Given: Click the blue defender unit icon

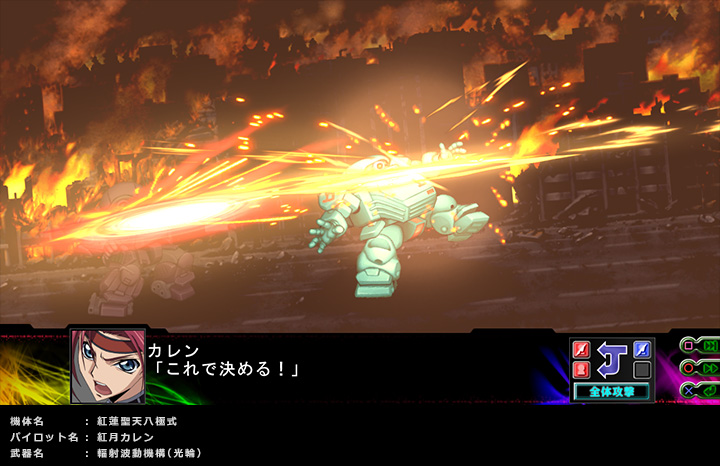Looking at the screenshot, I should pos(642,350).
